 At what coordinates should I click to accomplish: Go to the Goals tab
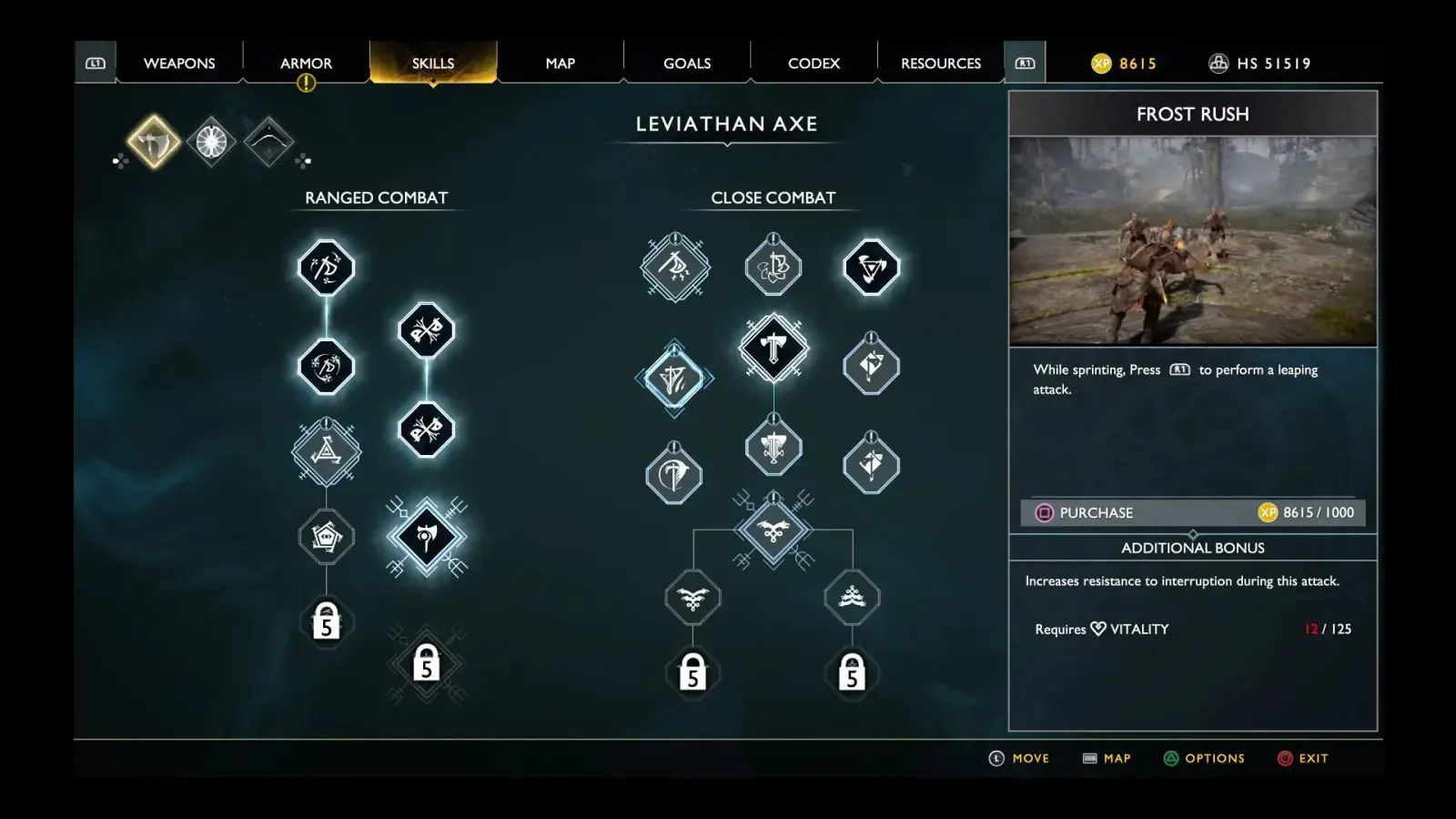687,63
